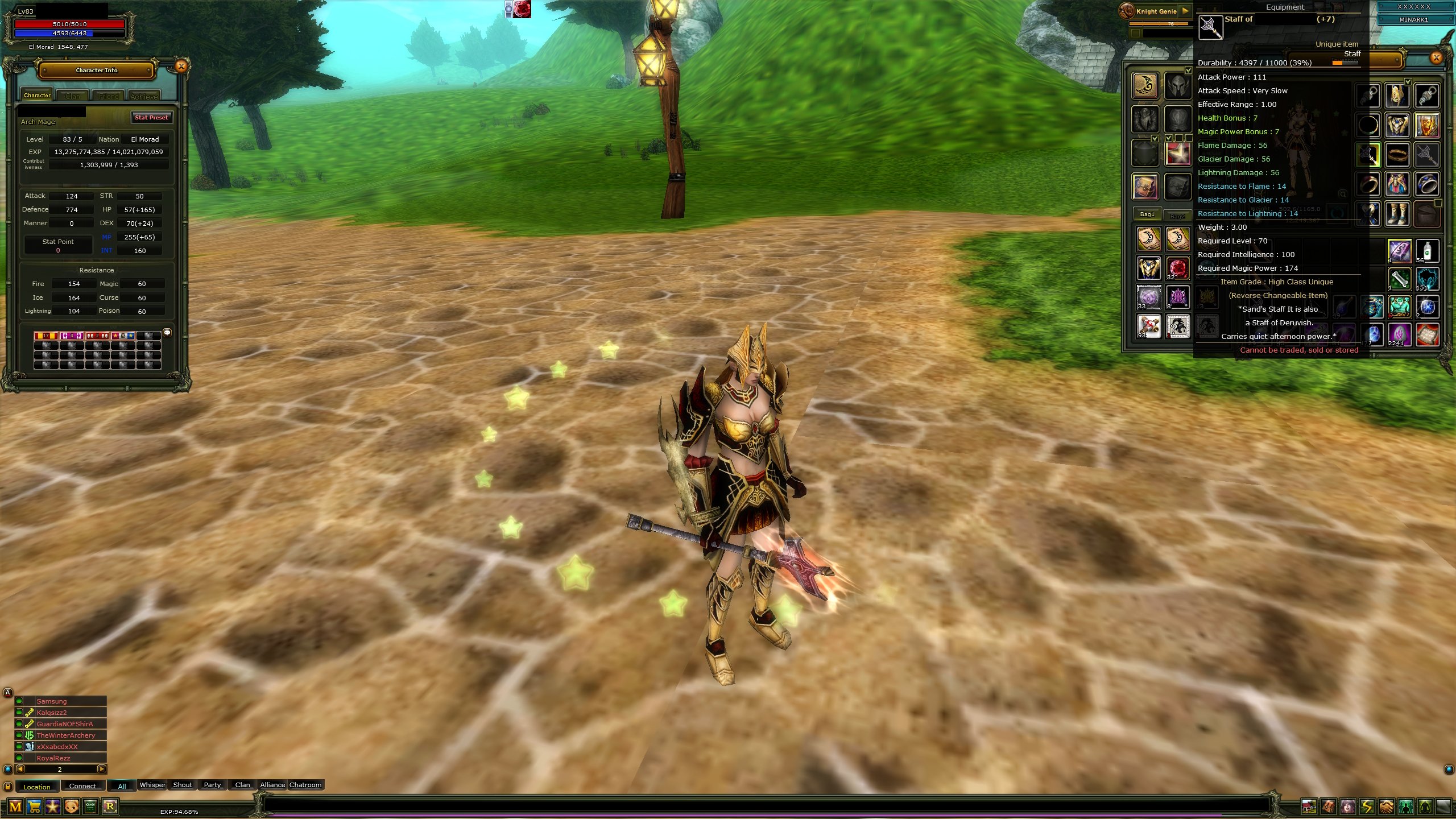This screenshot has height=819, width=1456.
Task: Click the left arrow on the friend list pager
Action: (x=20, y=769)
